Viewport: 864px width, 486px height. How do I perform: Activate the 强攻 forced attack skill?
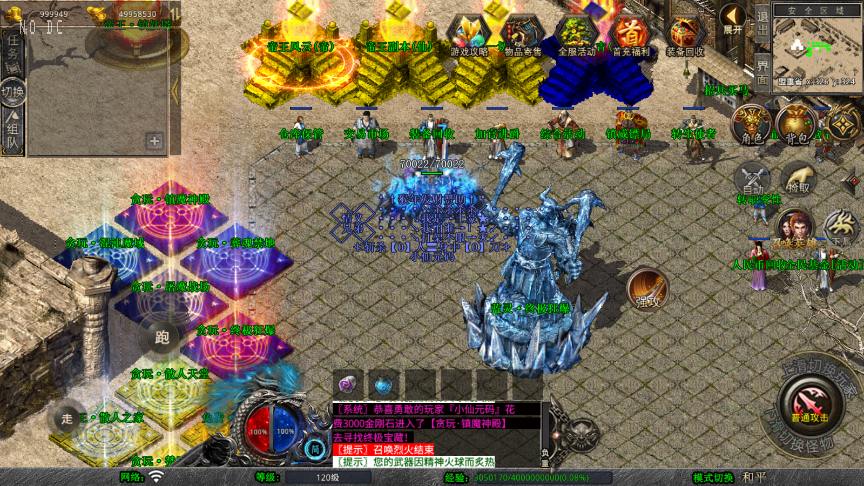647,288
